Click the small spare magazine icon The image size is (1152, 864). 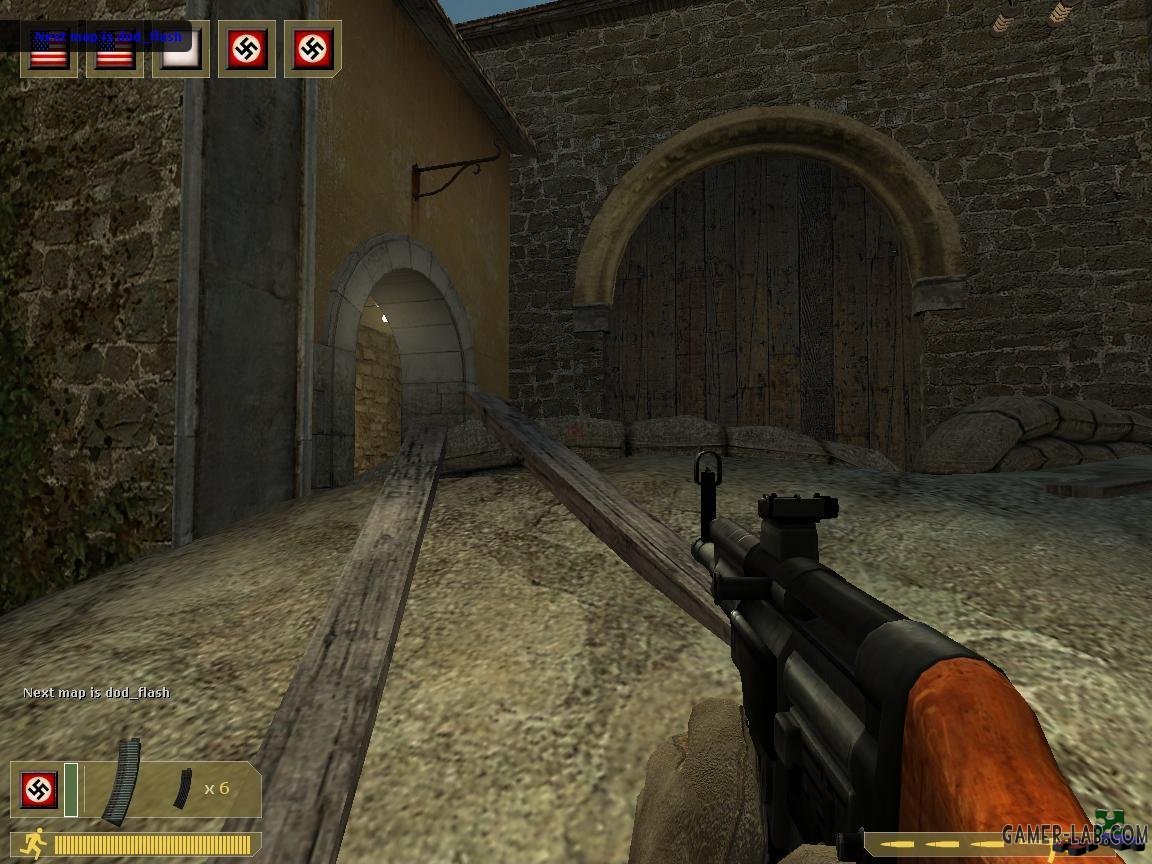click(181, 788)
